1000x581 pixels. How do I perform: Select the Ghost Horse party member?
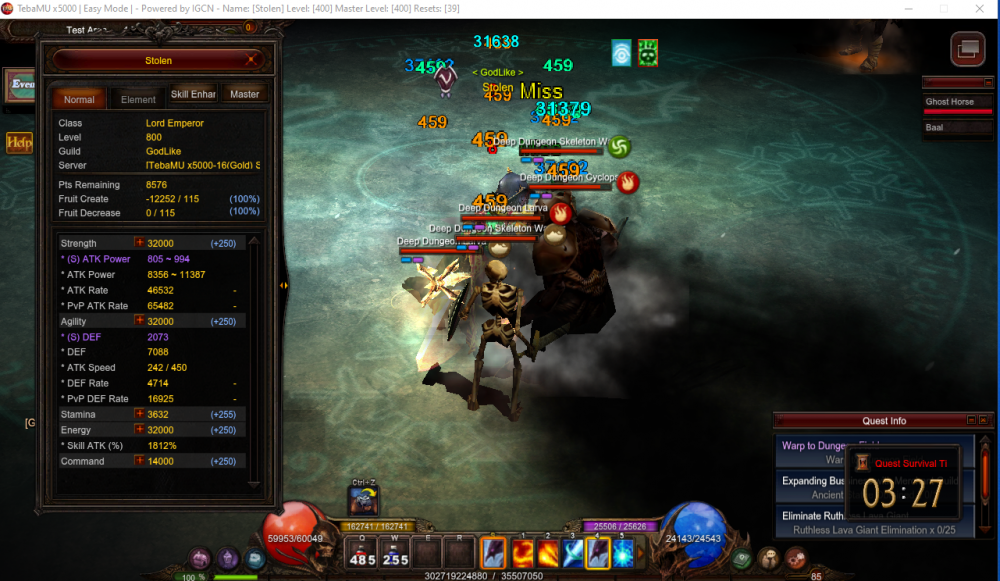point(956,102)
